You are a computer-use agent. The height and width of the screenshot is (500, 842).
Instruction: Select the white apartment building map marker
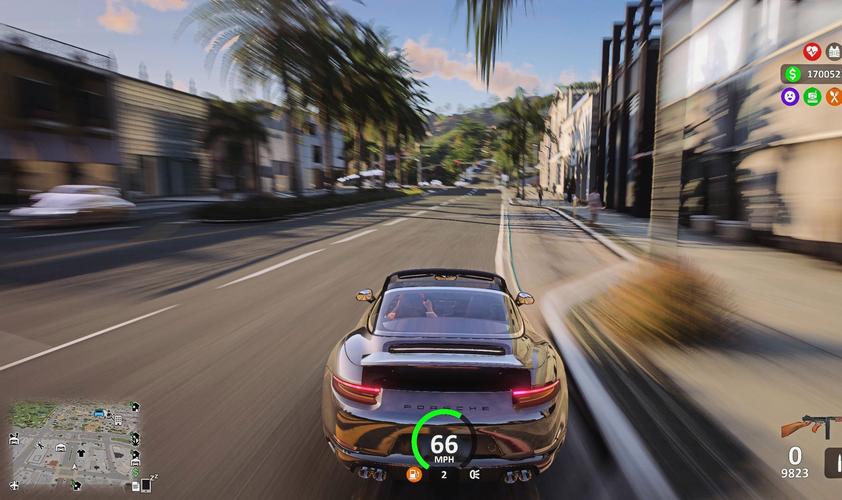(118, 420)
